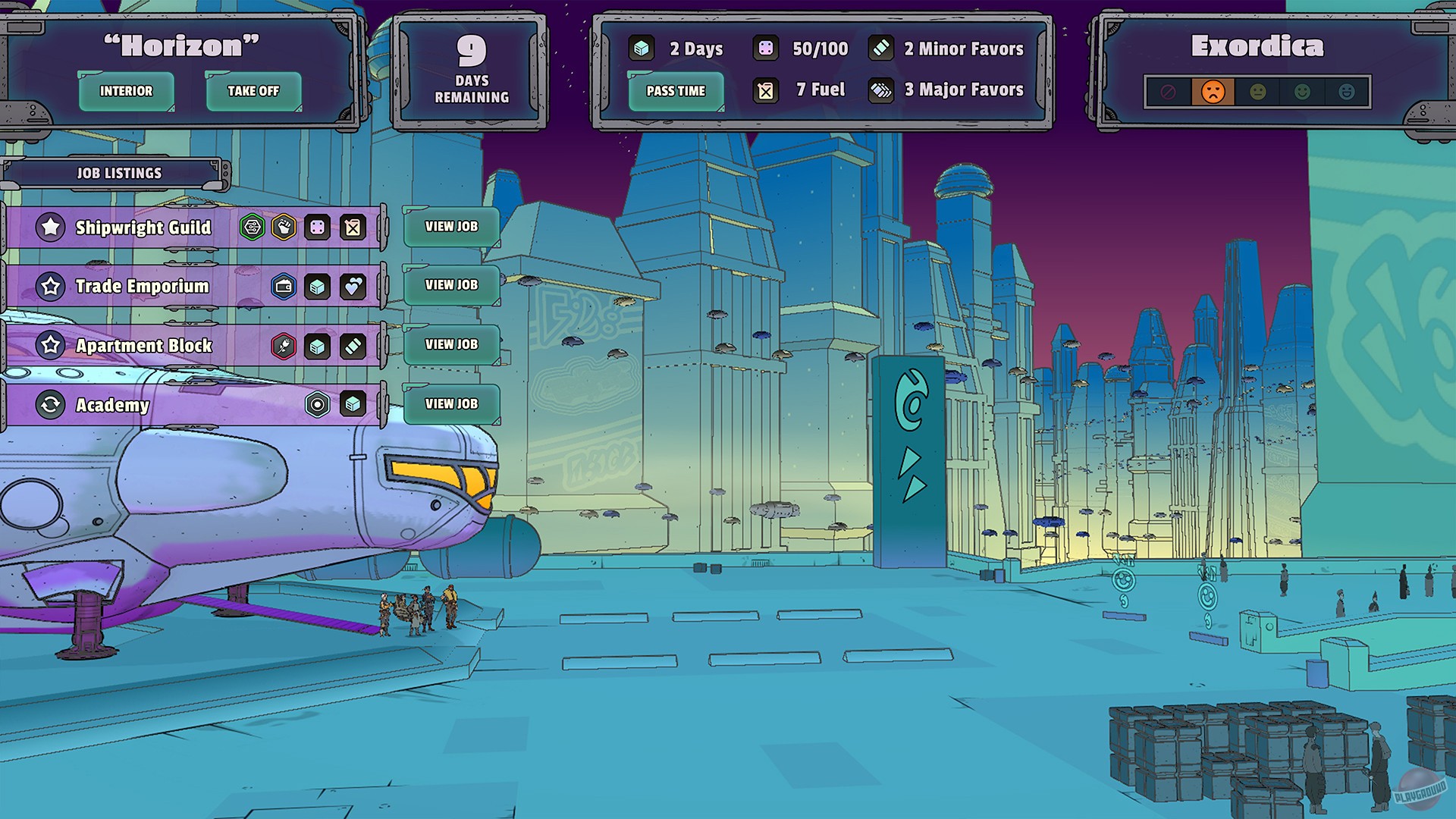Click the dice icon next to Shipwright Guild

317,227
